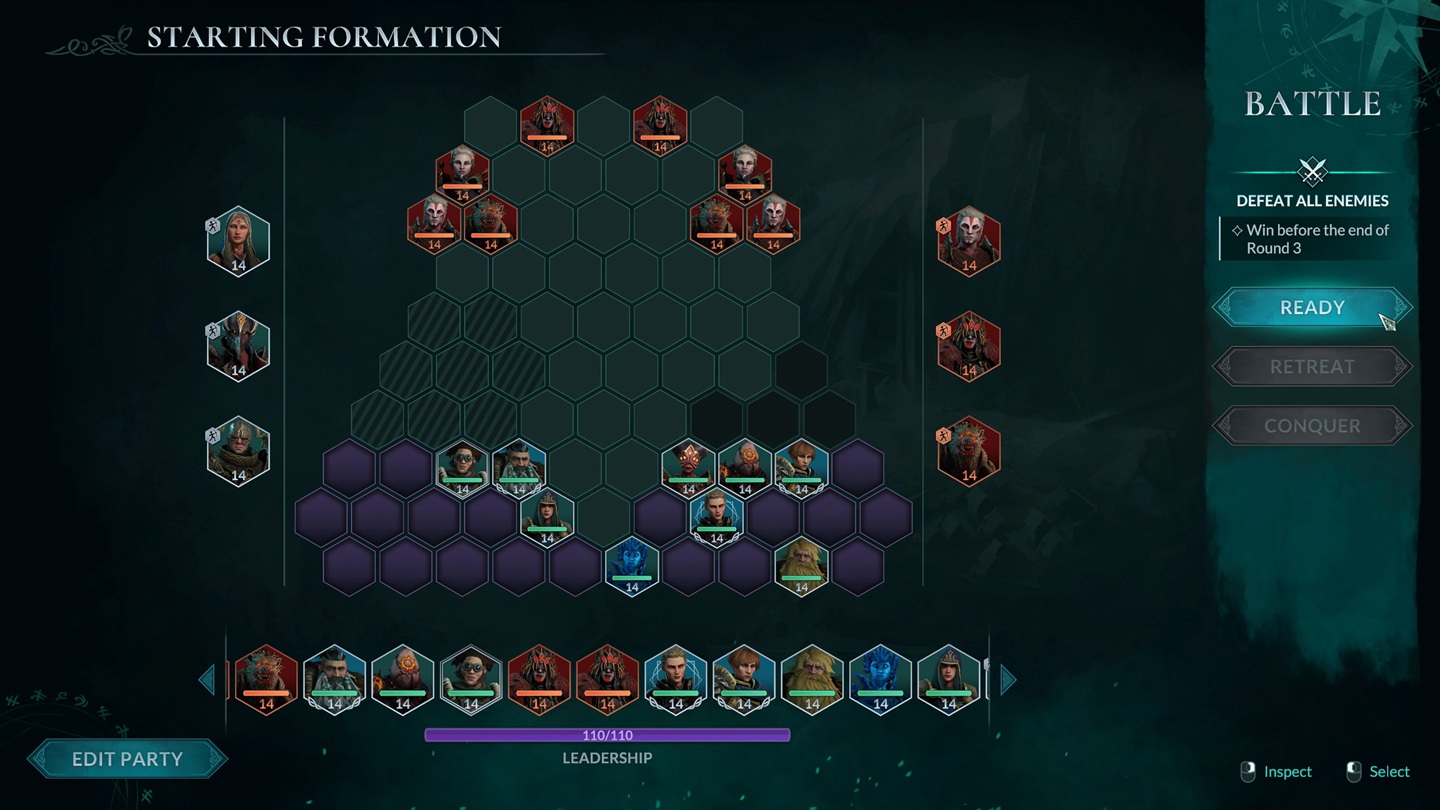Screen dimensions: 1440x810
Task: Show previous units with roster left arrow
Action: (x=207, y=680)
